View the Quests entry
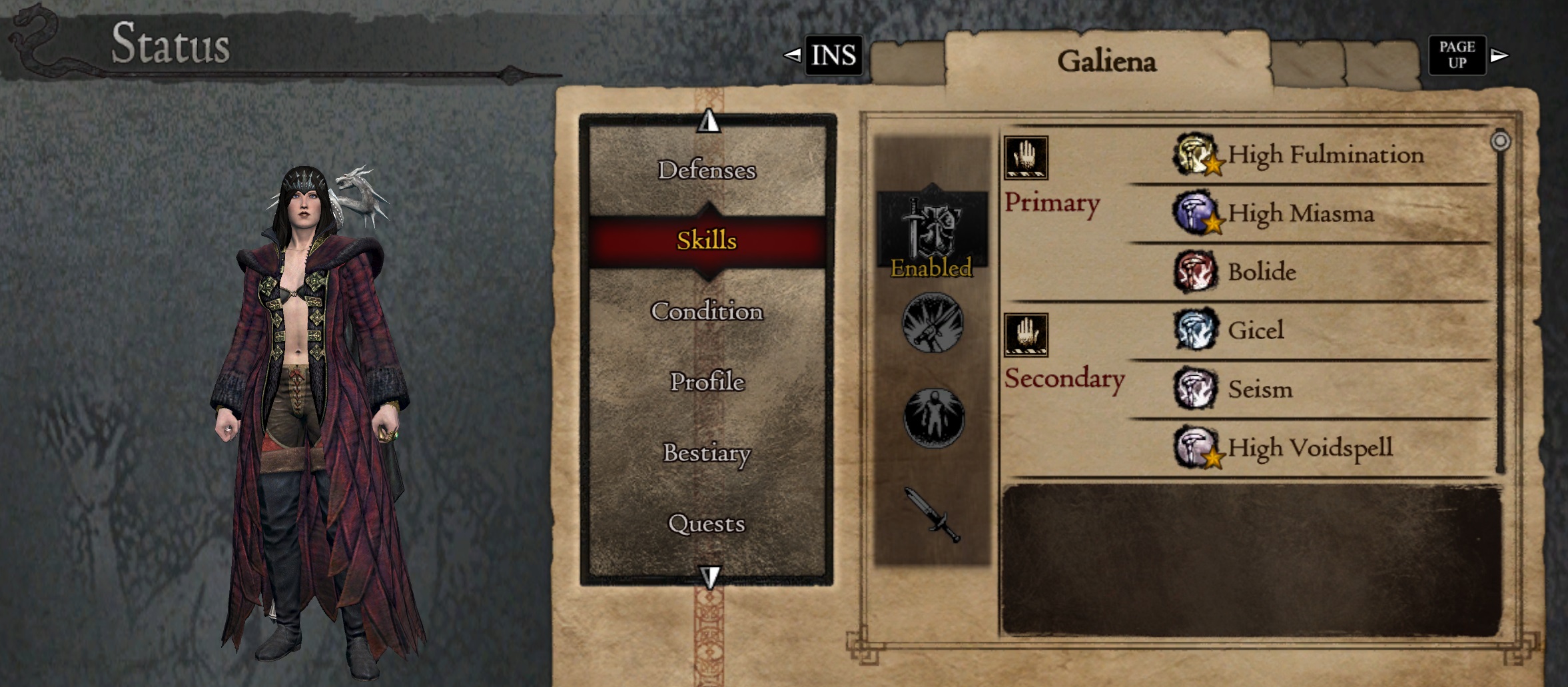Image resolution: width=1568 pixels, height=687 pixels. [707, 524]
